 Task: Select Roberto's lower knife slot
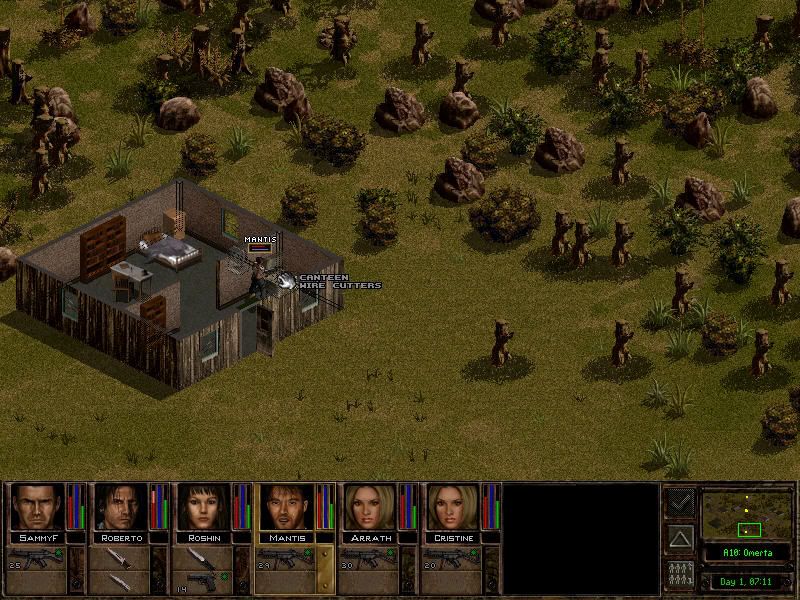[x=120, y=581]
